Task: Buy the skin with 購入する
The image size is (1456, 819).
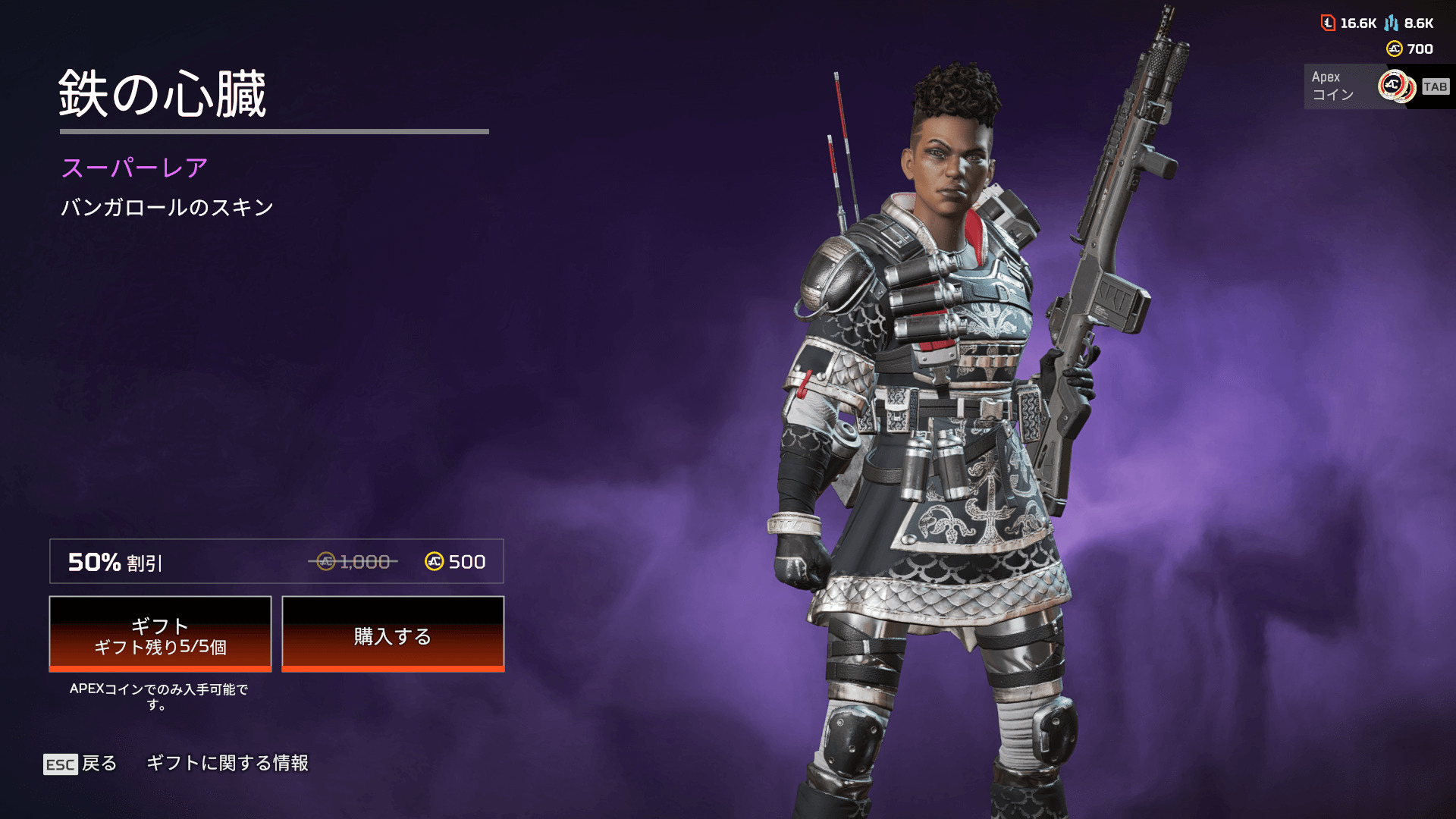Action: click(393, 634)
